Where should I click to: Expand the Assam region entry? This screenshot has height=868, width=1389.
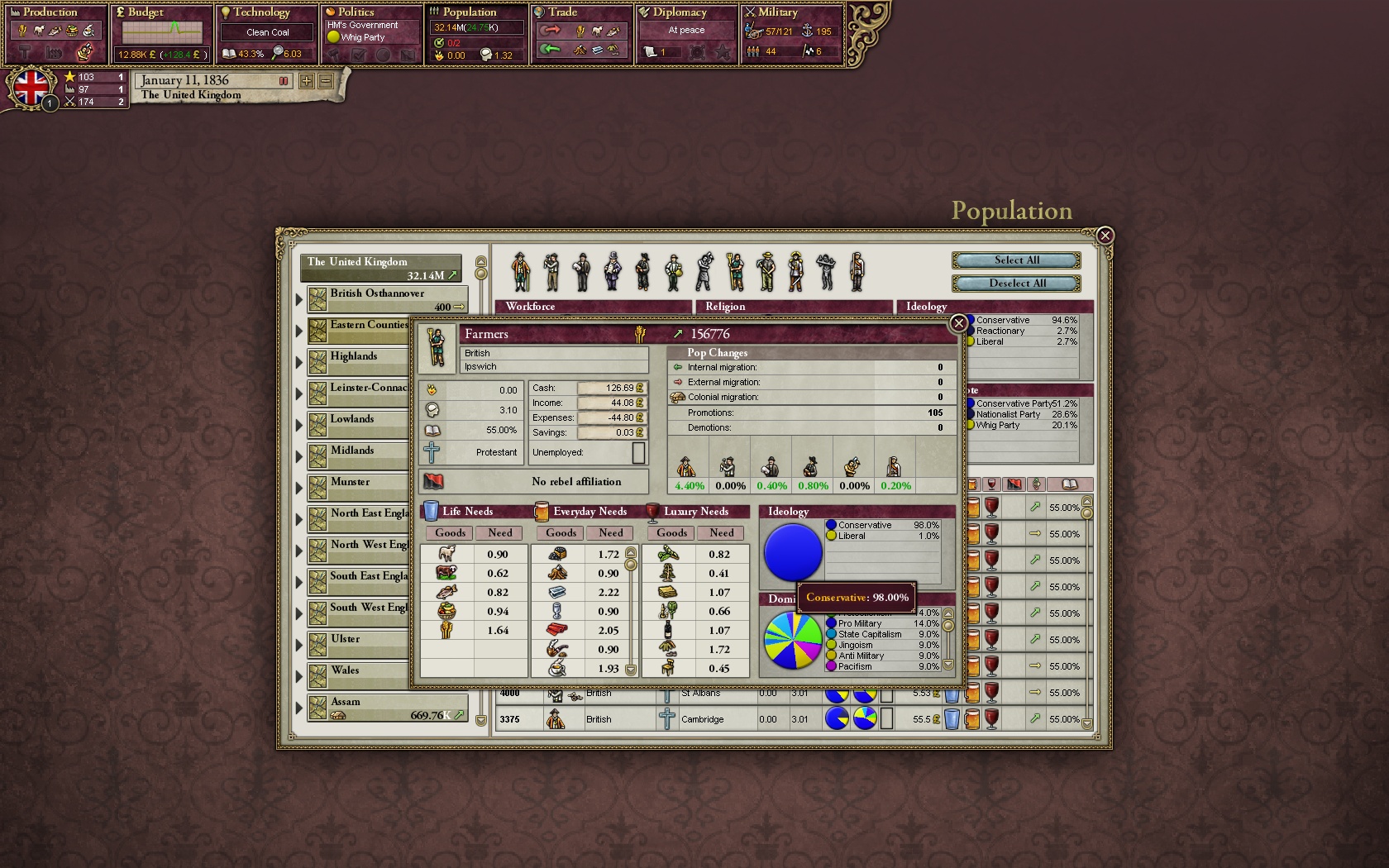[x=299, y=707]
